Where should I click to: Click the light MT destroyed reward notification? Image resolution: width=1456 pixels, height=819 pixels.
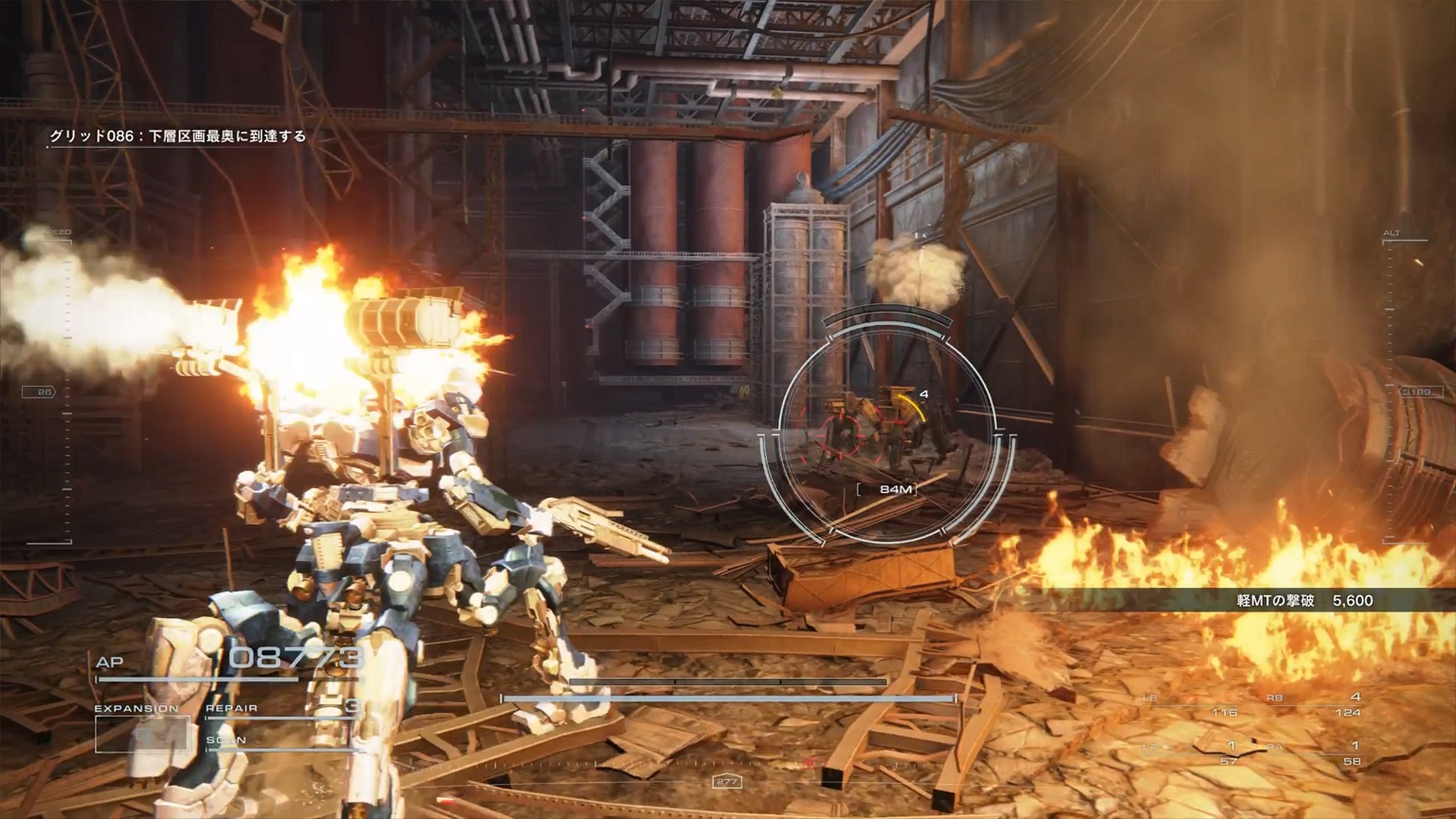tap(1304, 600)
